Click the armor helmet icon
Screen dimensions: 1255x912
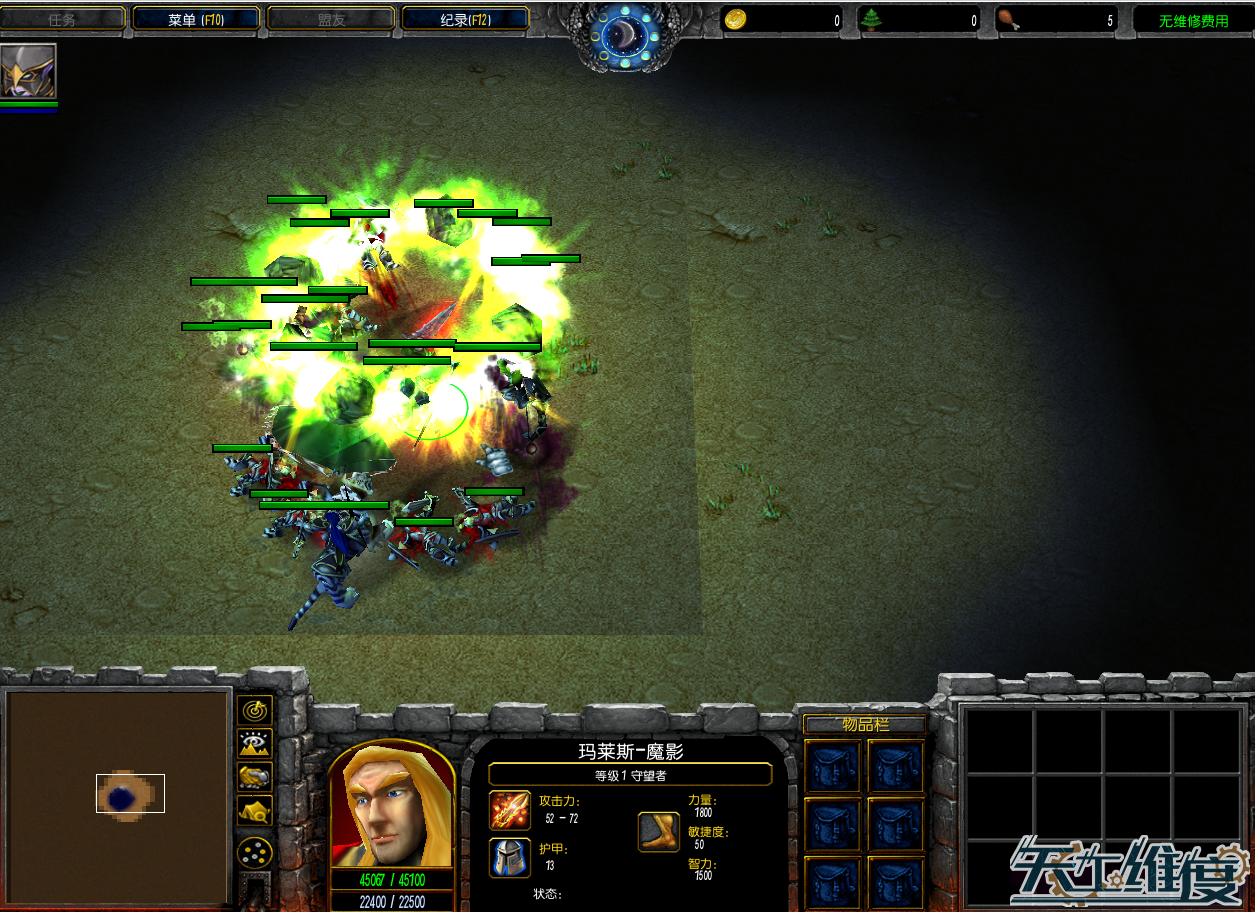pos(509,858)
